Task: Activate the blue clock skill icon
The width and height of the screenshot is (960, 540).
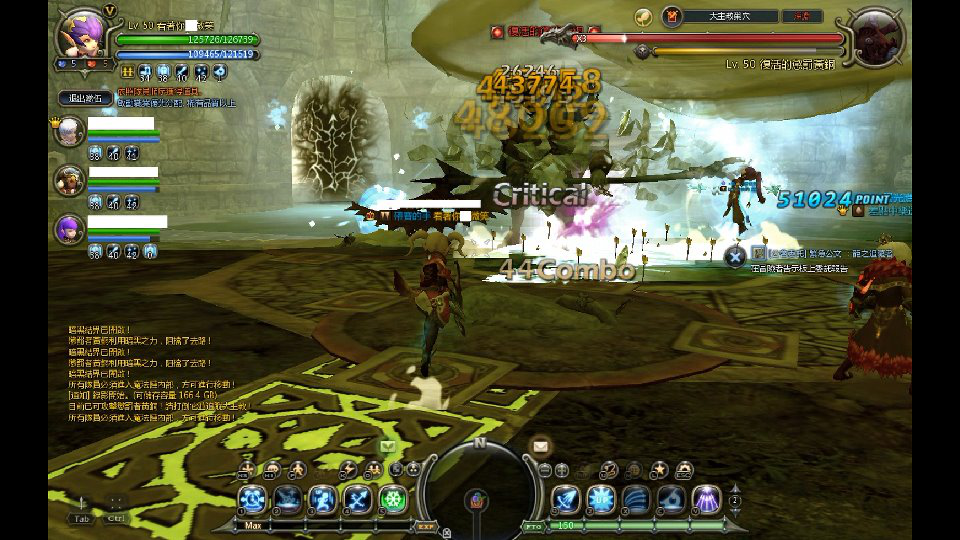Action: 253,498
